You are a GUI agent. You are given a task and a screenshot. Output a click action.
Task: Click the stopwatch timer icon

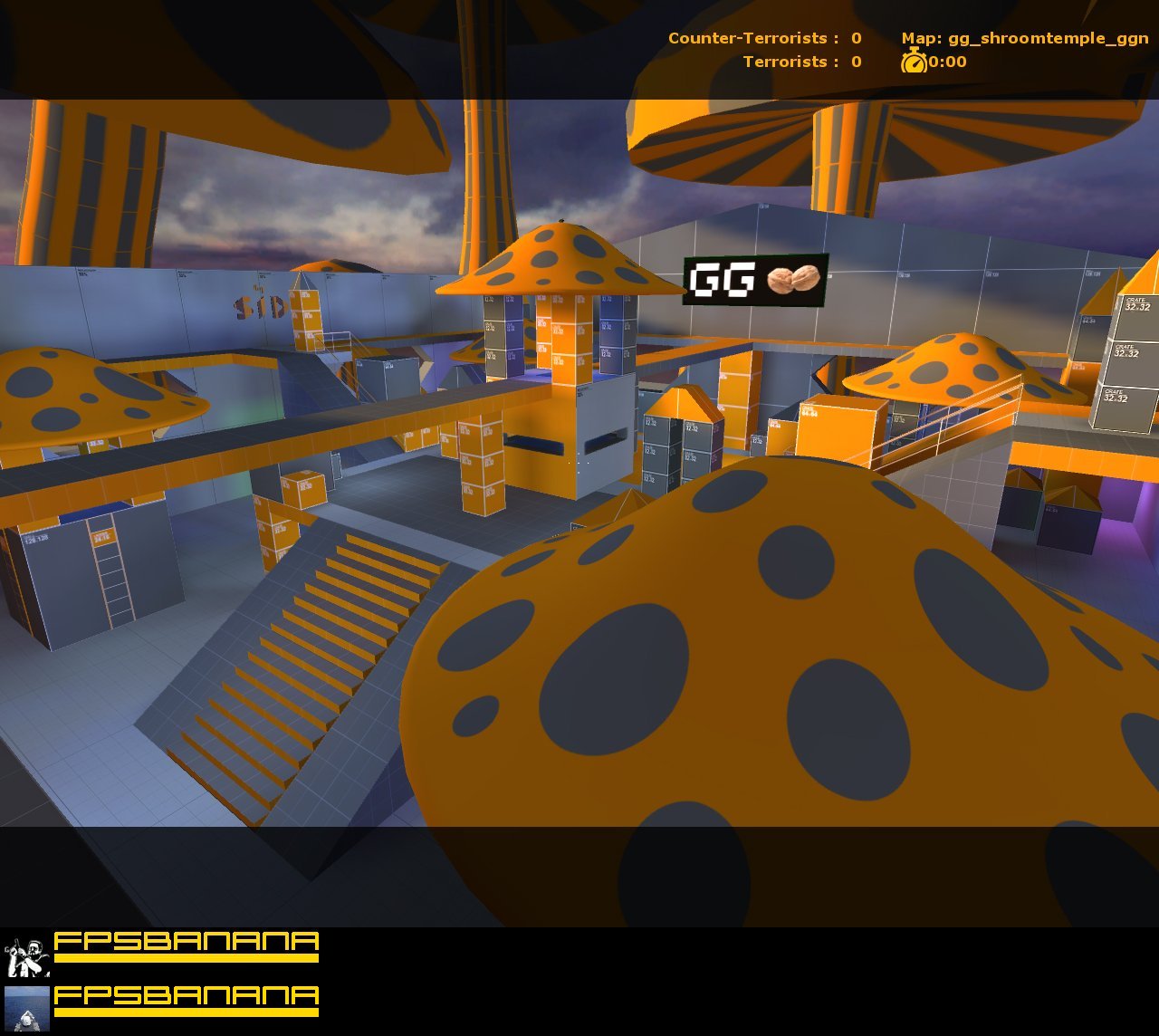pyautogui.click(x=915, y=62)
